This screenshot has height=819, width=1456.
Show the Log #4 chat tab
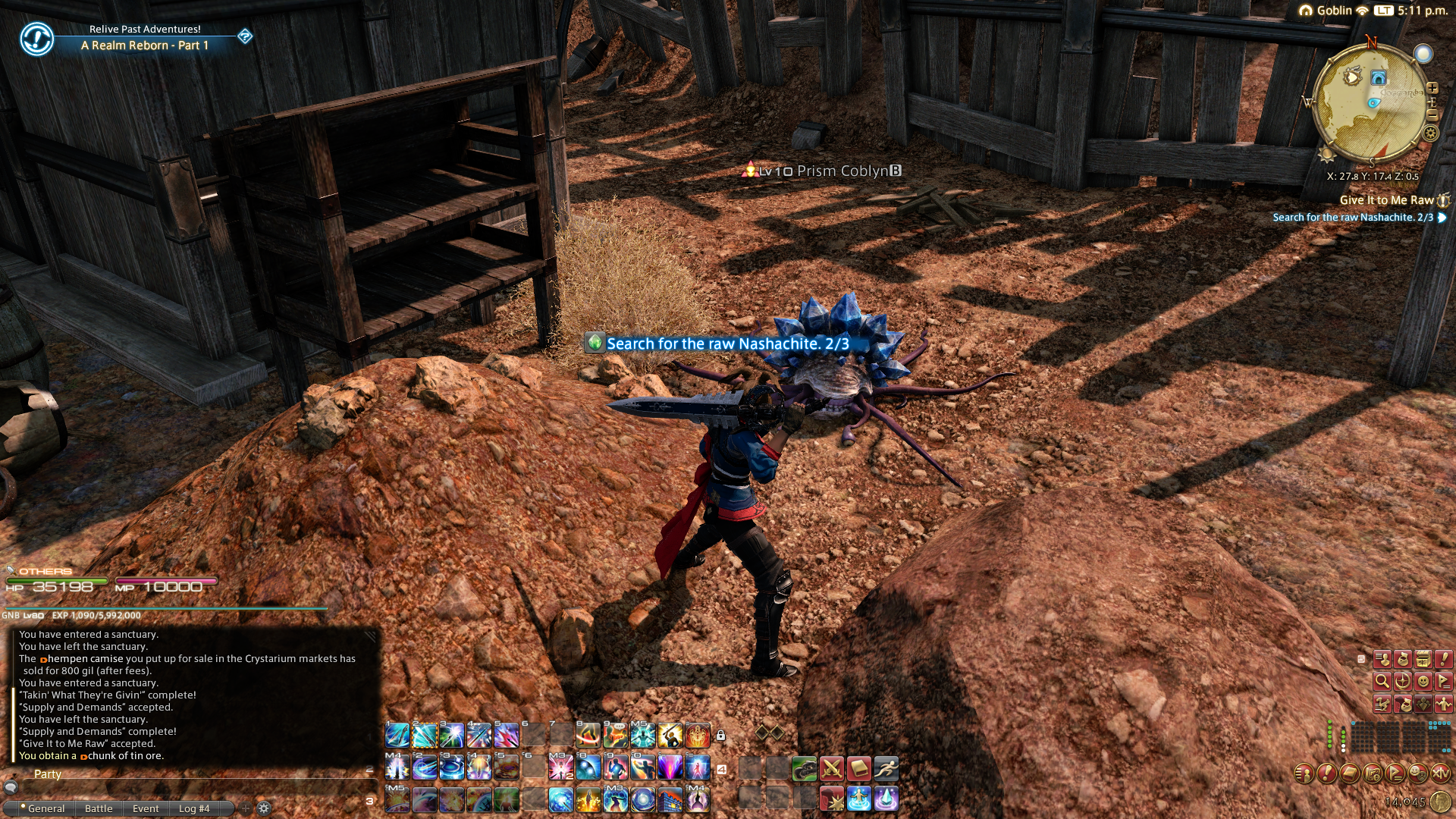click(194, 808)
